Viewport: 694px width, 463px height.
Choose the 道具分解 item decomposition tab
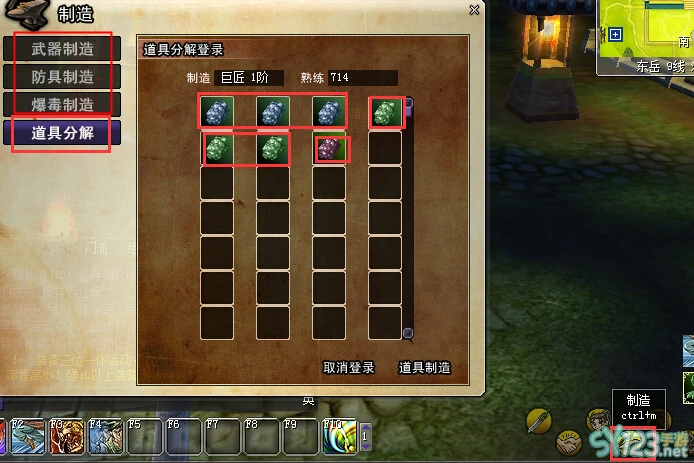(x=62, y=133)
